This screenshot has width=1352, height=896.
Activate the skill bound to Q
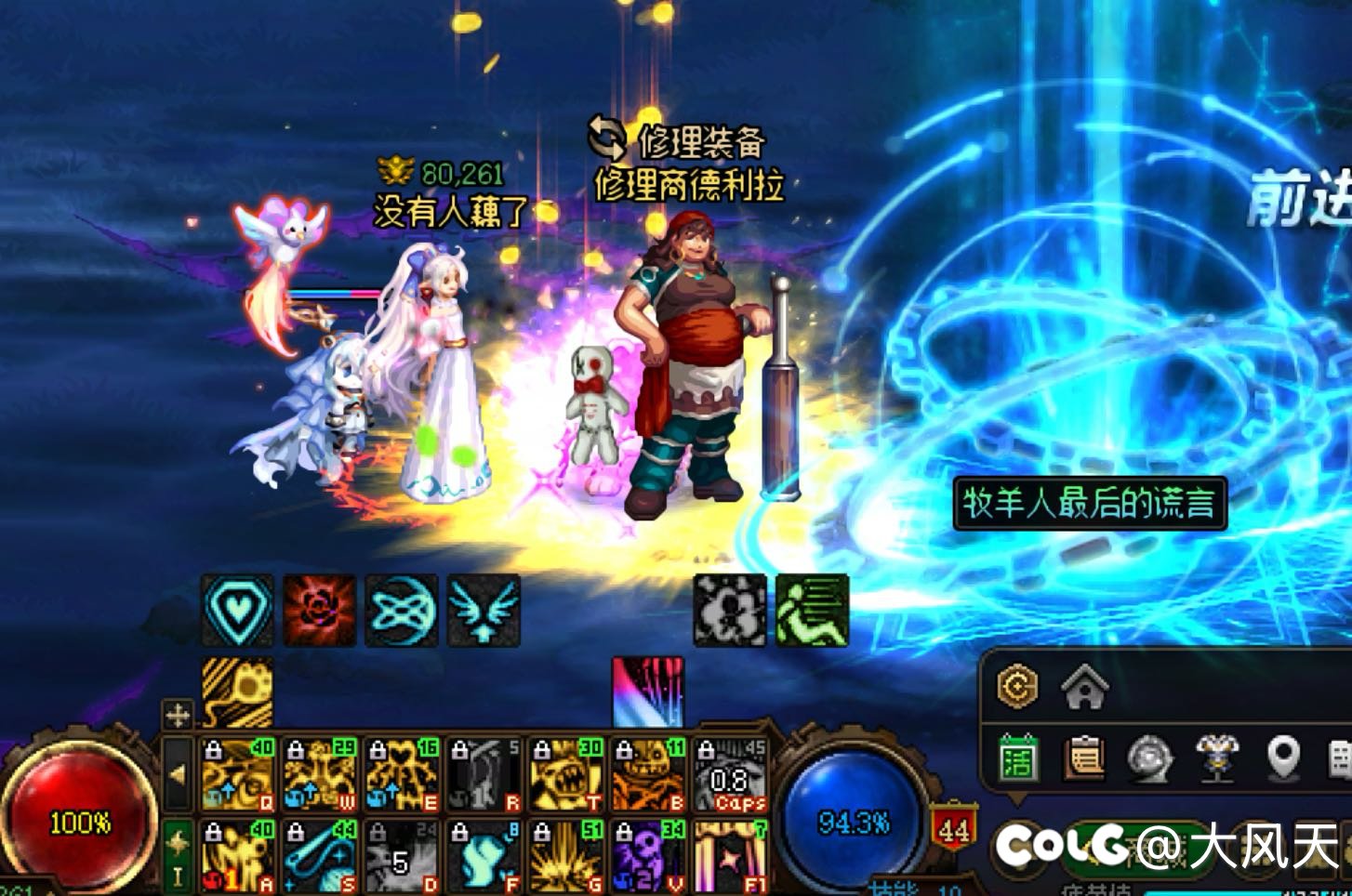[238, 775]
